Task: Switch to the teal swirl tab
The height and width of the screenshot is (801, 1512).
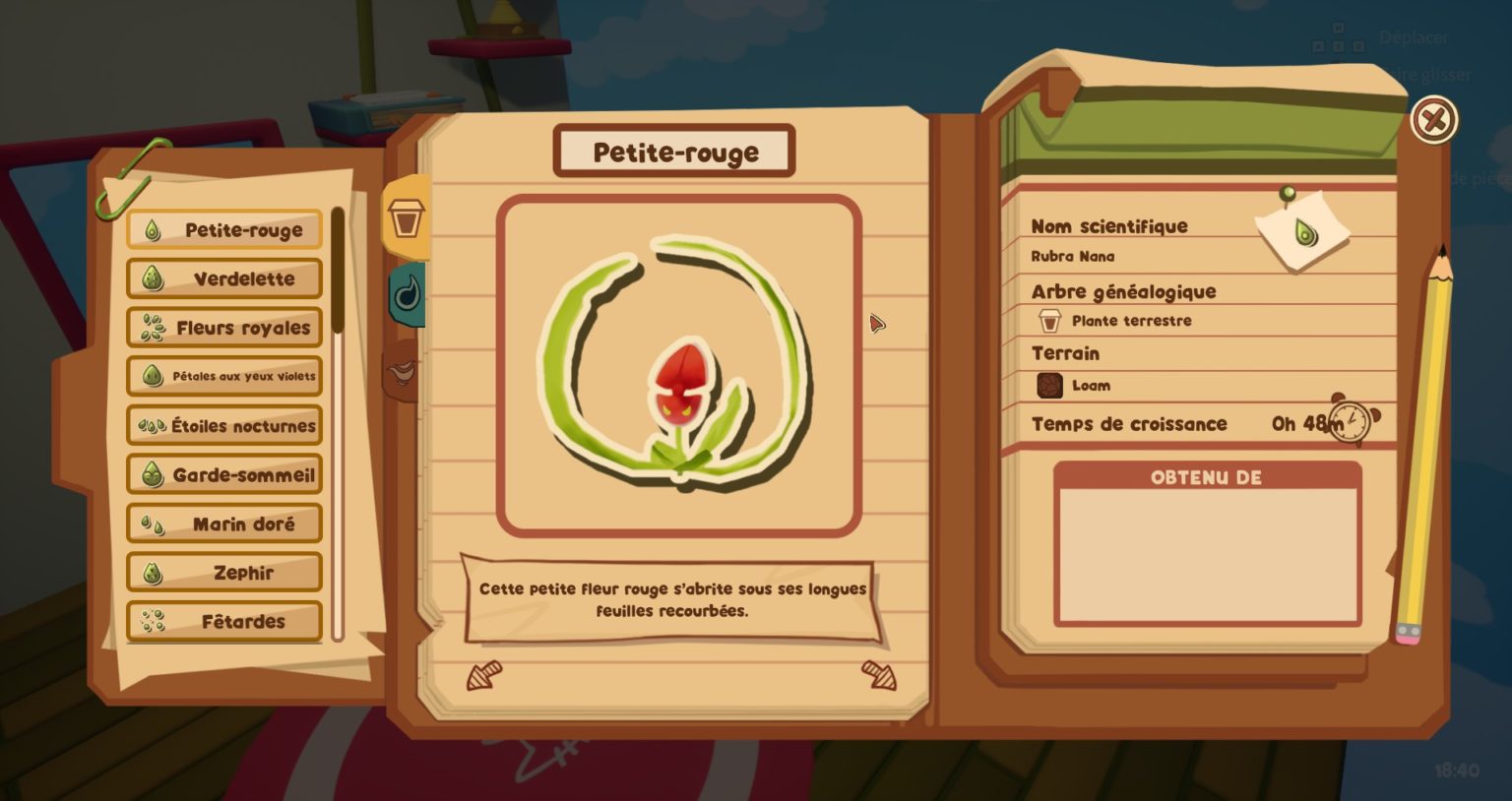Action: (x=408, y=293)
